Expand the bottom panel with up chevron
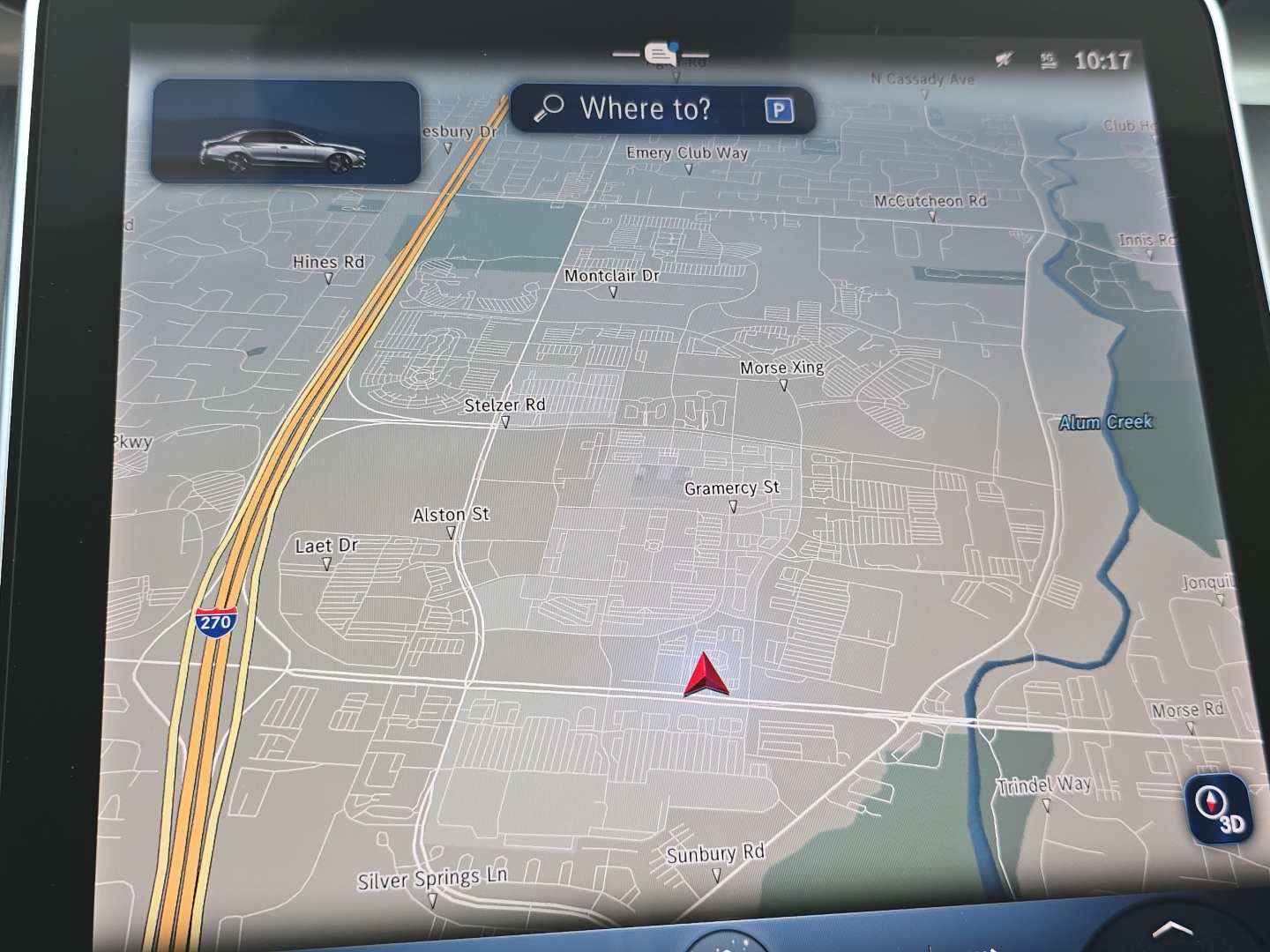 [1172, 929]
